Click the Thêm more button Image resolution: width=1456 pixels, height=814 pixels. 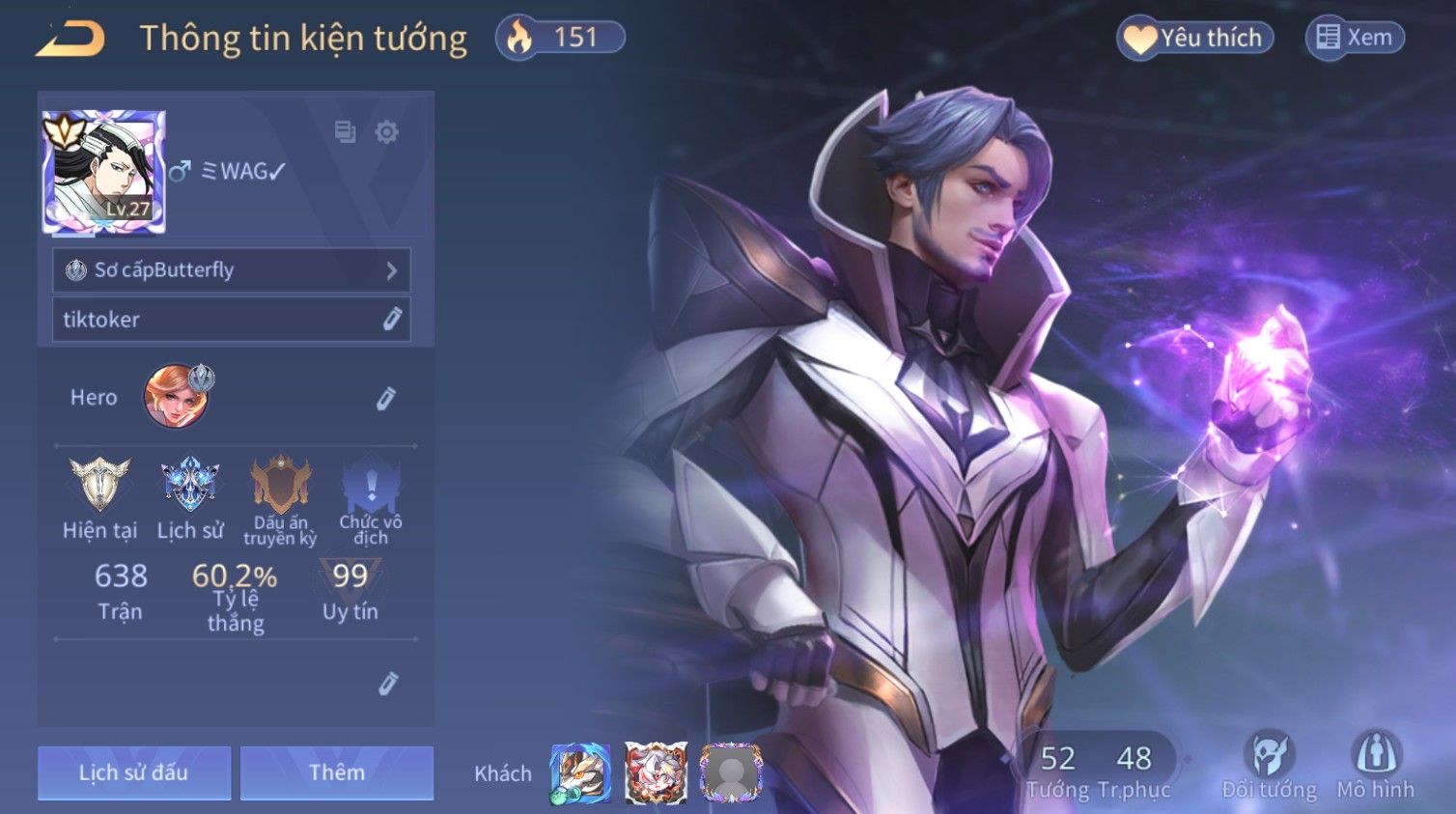pyautogui.click(x=337, y=772)
